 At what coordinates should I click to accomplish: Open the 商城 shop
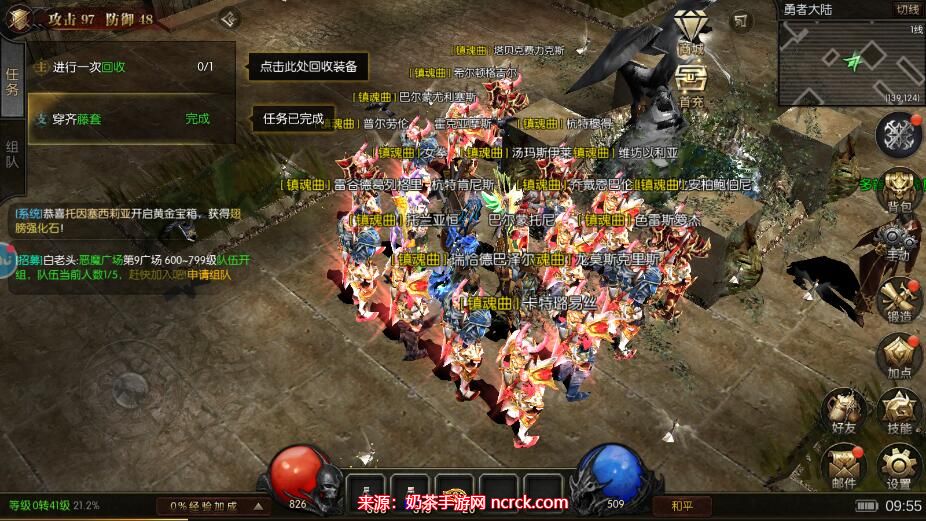pos(690,32)
